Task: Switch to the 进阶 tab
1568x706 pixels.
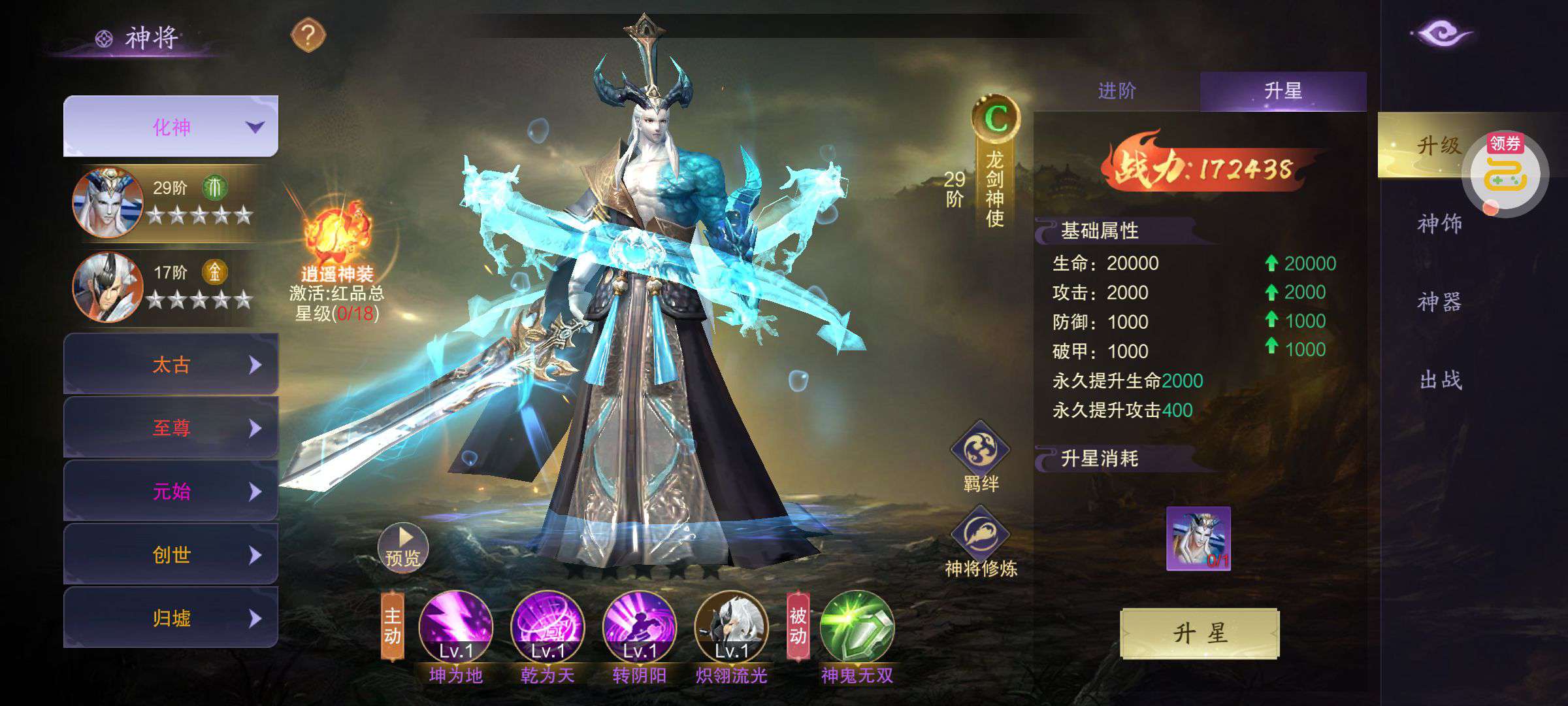Action: click(x=1117, y=91)
